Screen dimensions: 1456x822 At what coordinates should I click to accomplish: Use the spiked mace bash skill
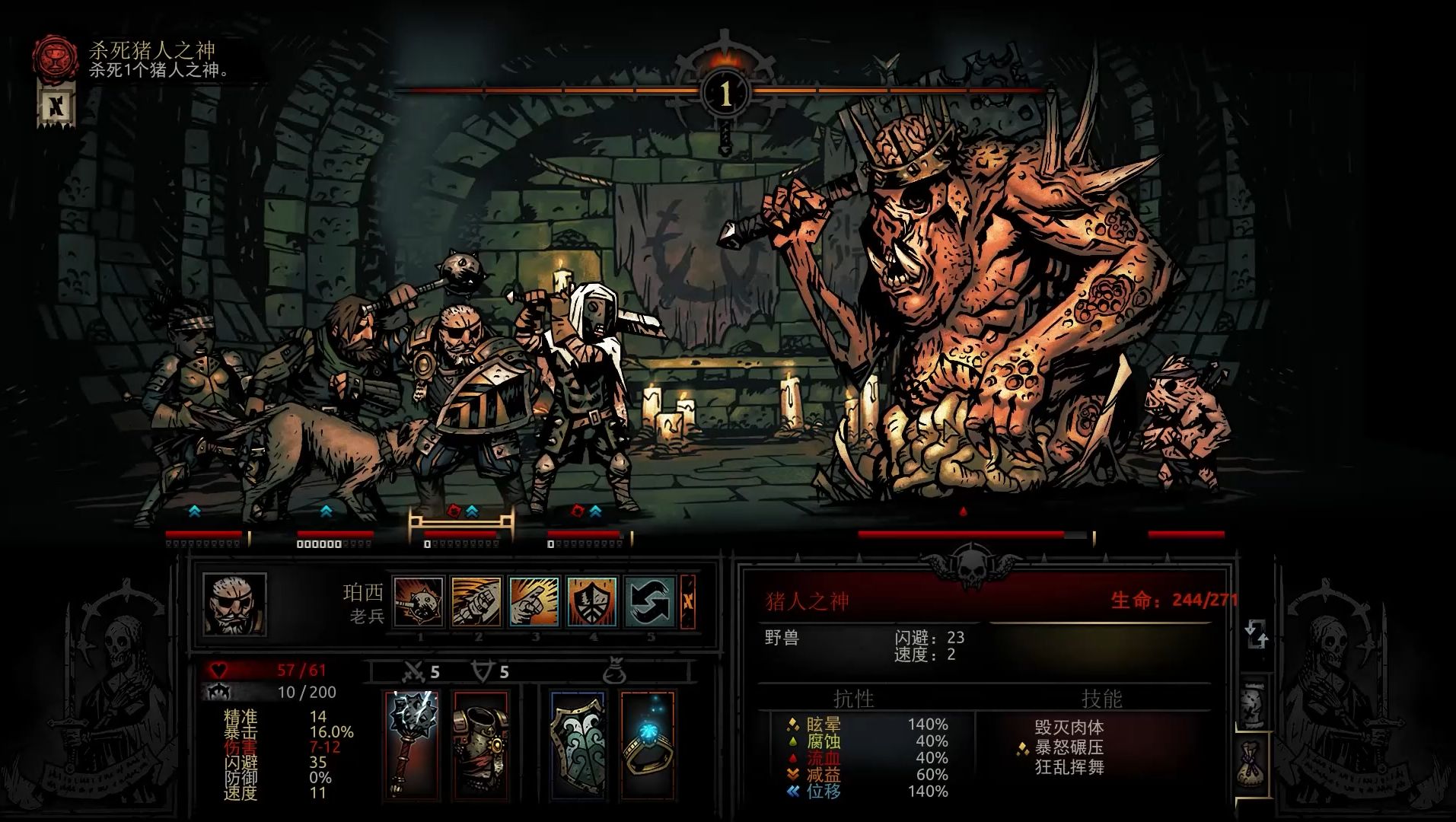click(x=419, y=602)
